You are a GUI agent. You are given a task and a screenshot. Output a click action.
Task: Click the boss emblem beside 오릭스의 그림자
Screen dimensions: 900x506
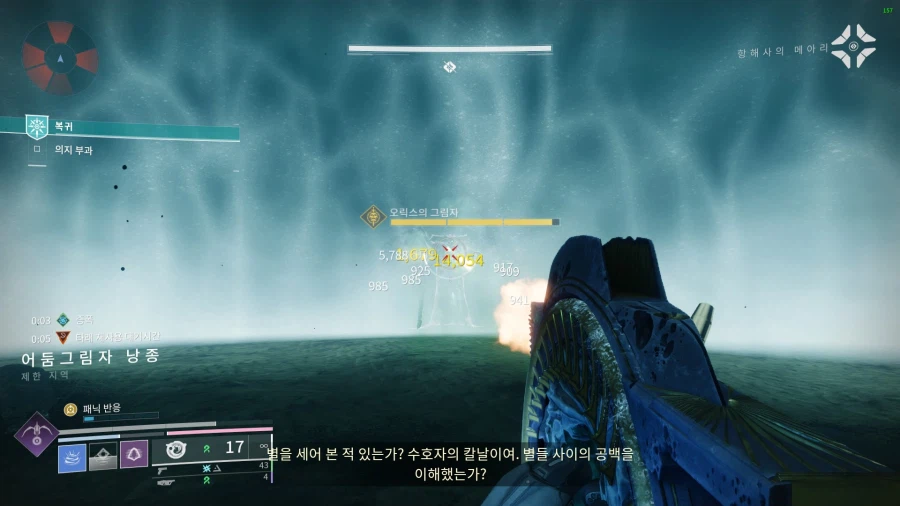tap(374, 216)
